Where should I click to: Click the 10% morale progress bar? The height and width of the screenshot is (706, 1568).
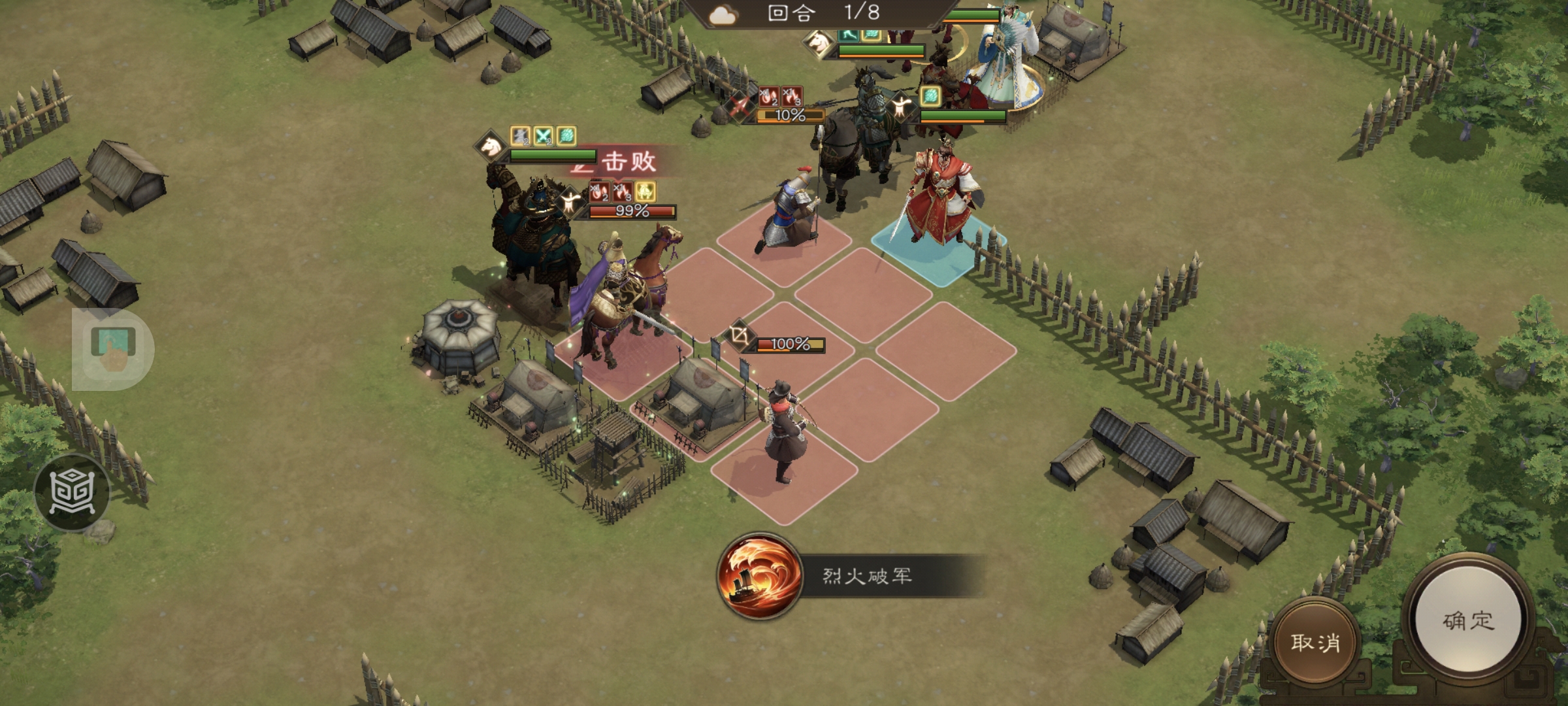pos(787,115)
